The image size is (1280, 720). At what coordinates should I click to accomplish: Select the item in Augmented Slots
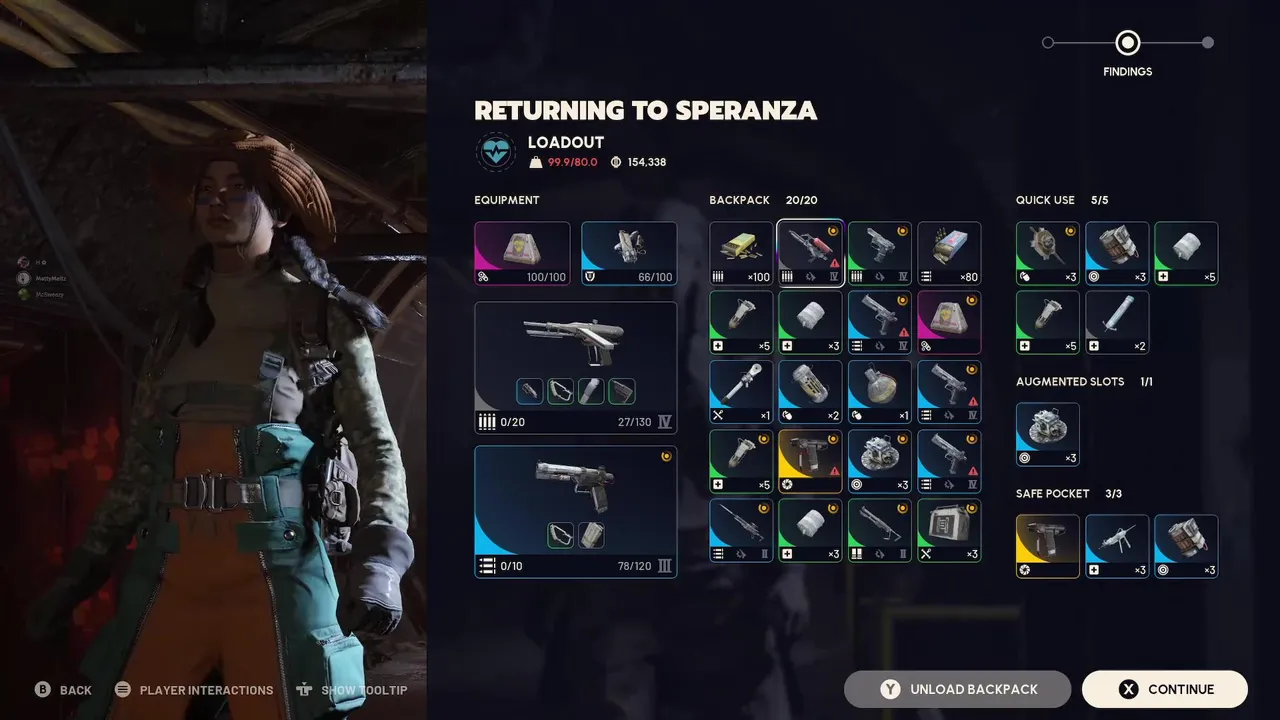point(1048,434)
